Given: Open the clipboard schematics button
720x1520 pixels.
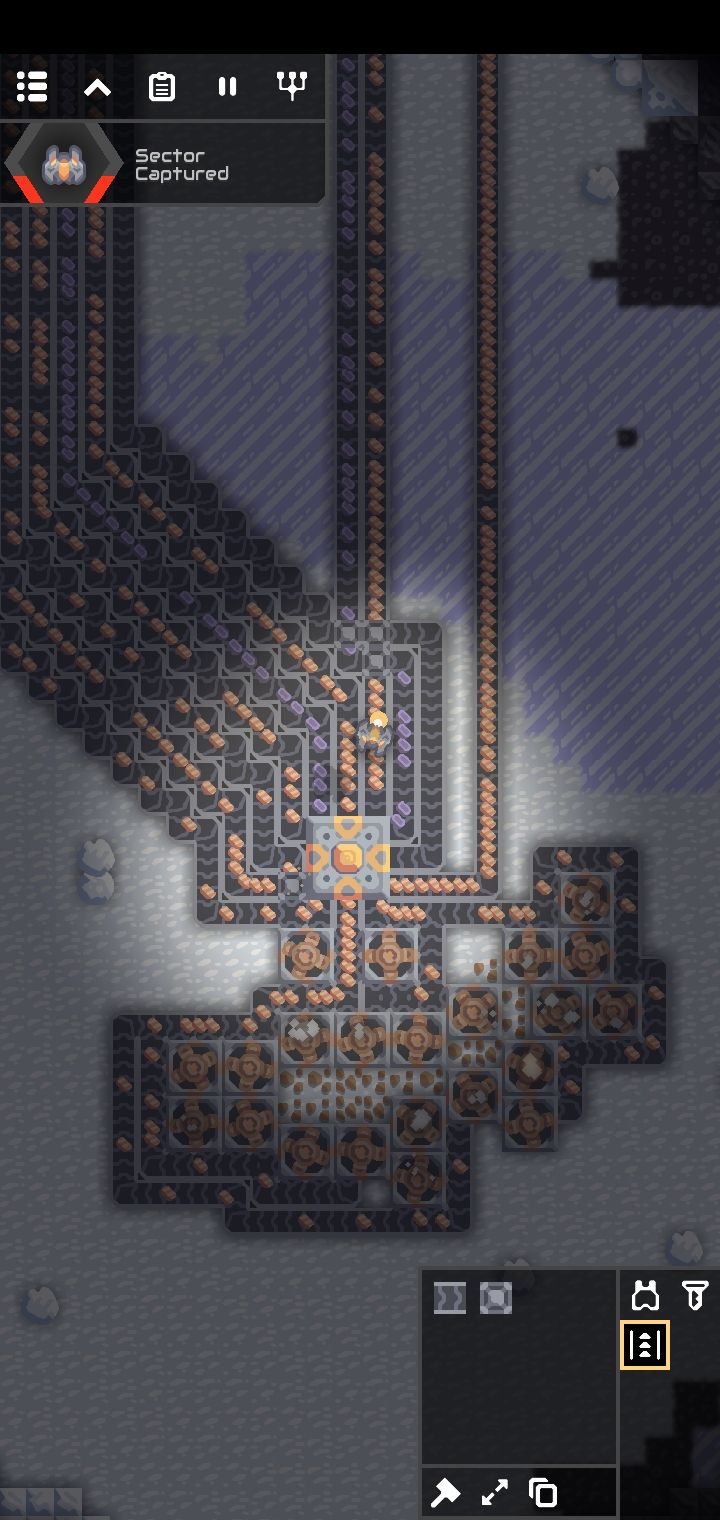Looking at the screenshot, I should (x=162, y=87).
